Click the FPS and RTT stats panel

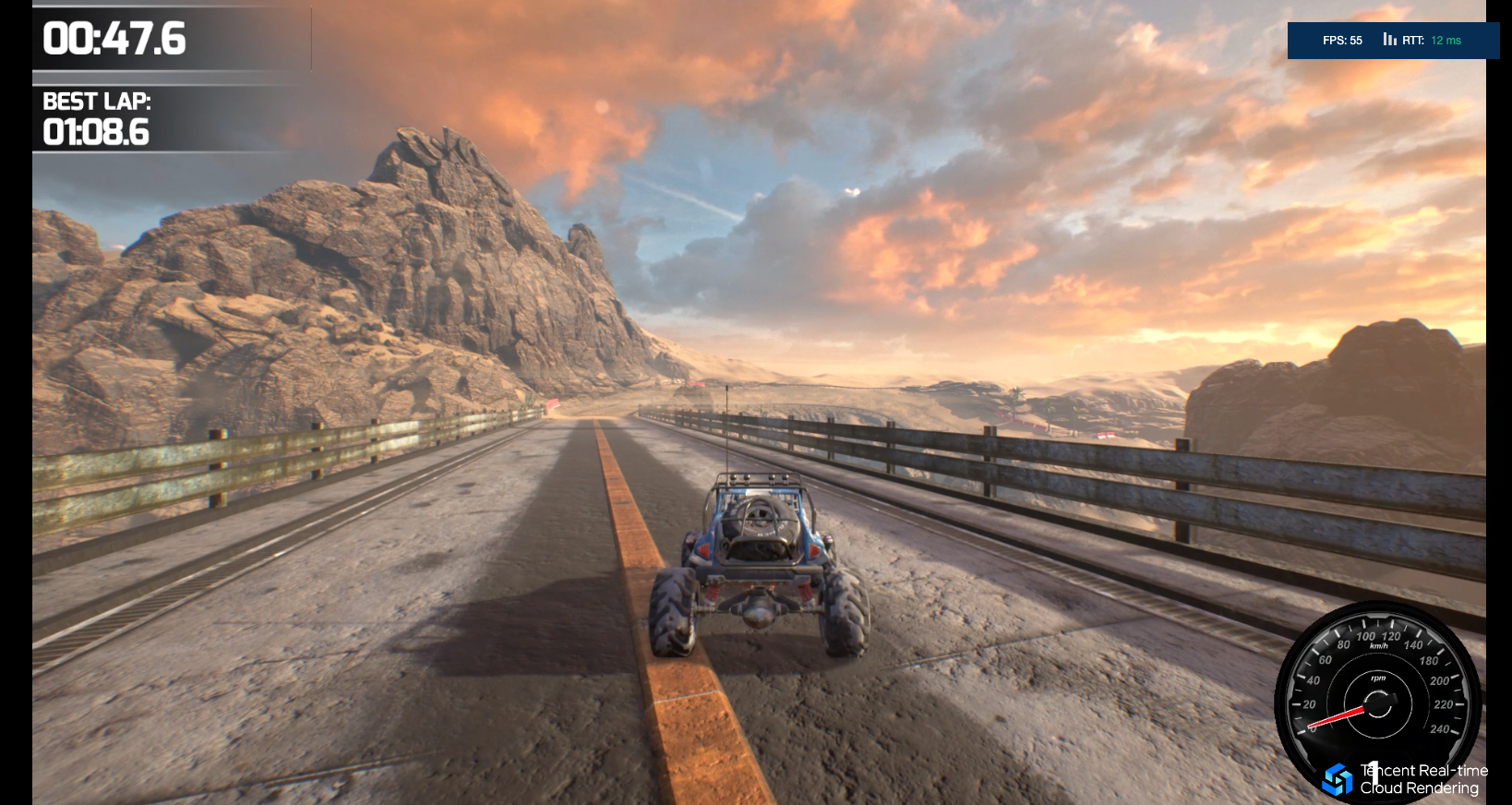click(x=1392, y=41)
